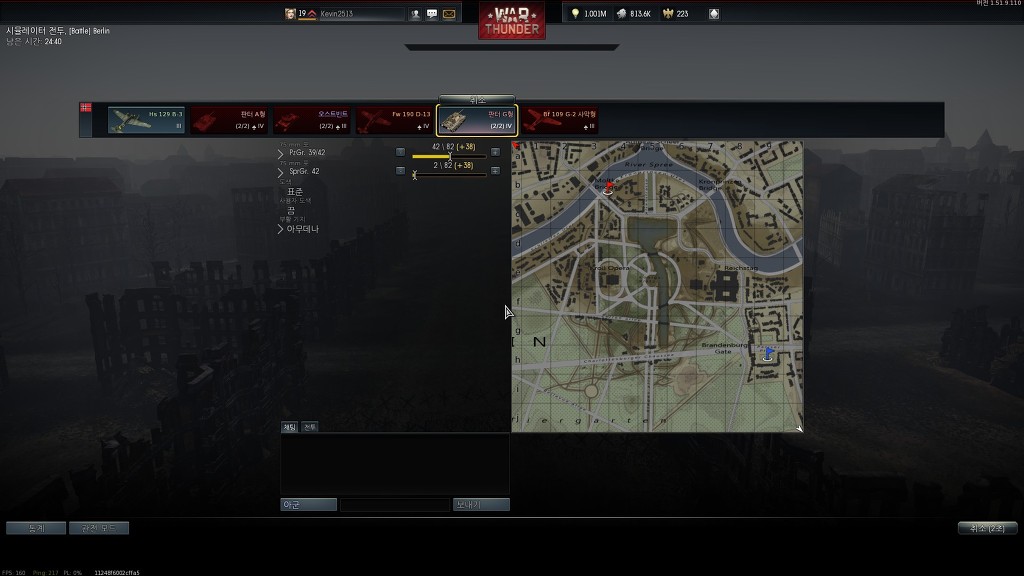Click the blue marker near Brandenburg Gate

point(768,353)
